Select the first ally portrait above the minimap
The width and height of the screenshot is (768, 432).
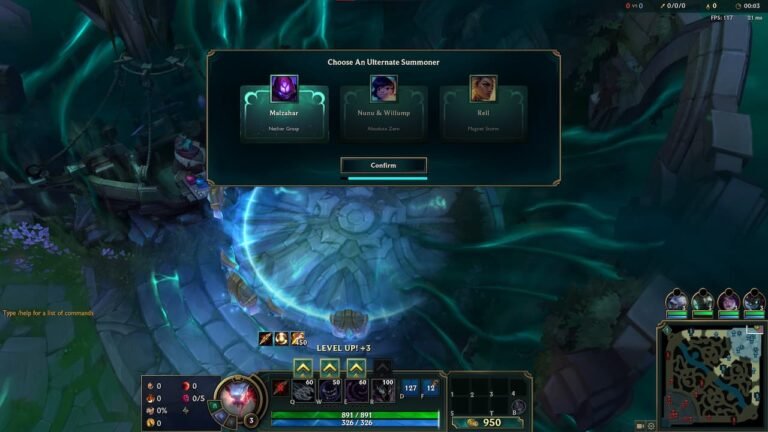(x=677, y=300)
